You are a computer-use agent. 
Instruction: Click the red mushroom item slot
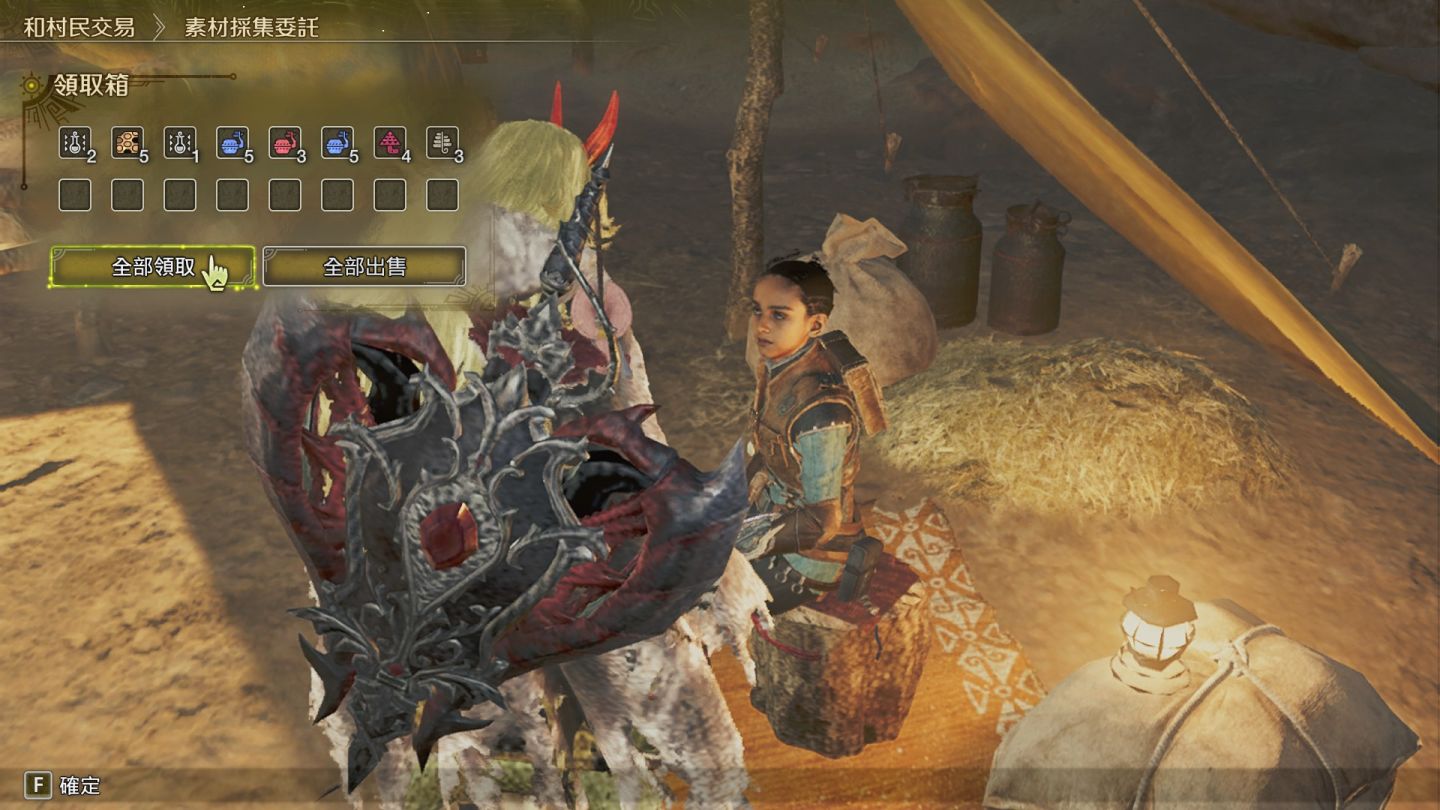click(x=390, y=143)
